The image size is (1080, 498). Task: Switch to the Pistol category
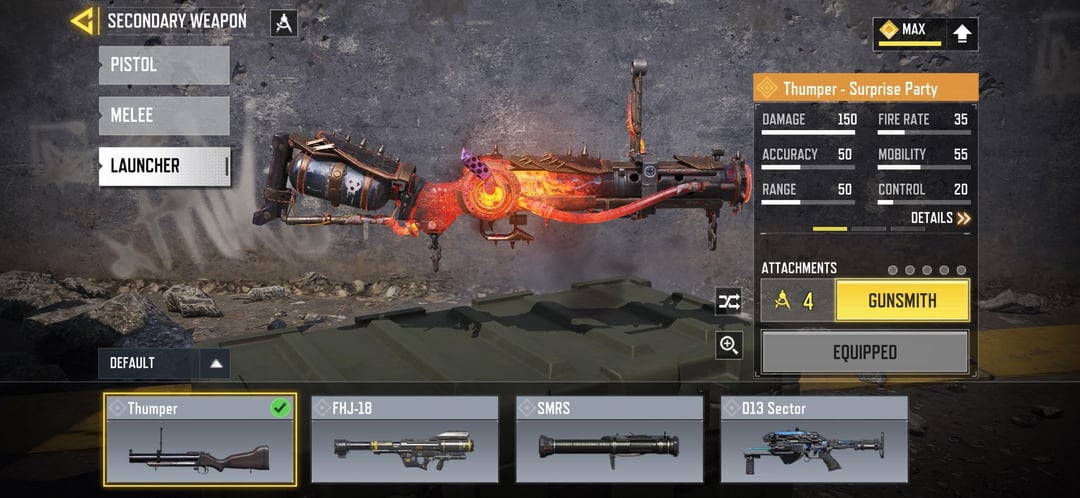(164, 65)
